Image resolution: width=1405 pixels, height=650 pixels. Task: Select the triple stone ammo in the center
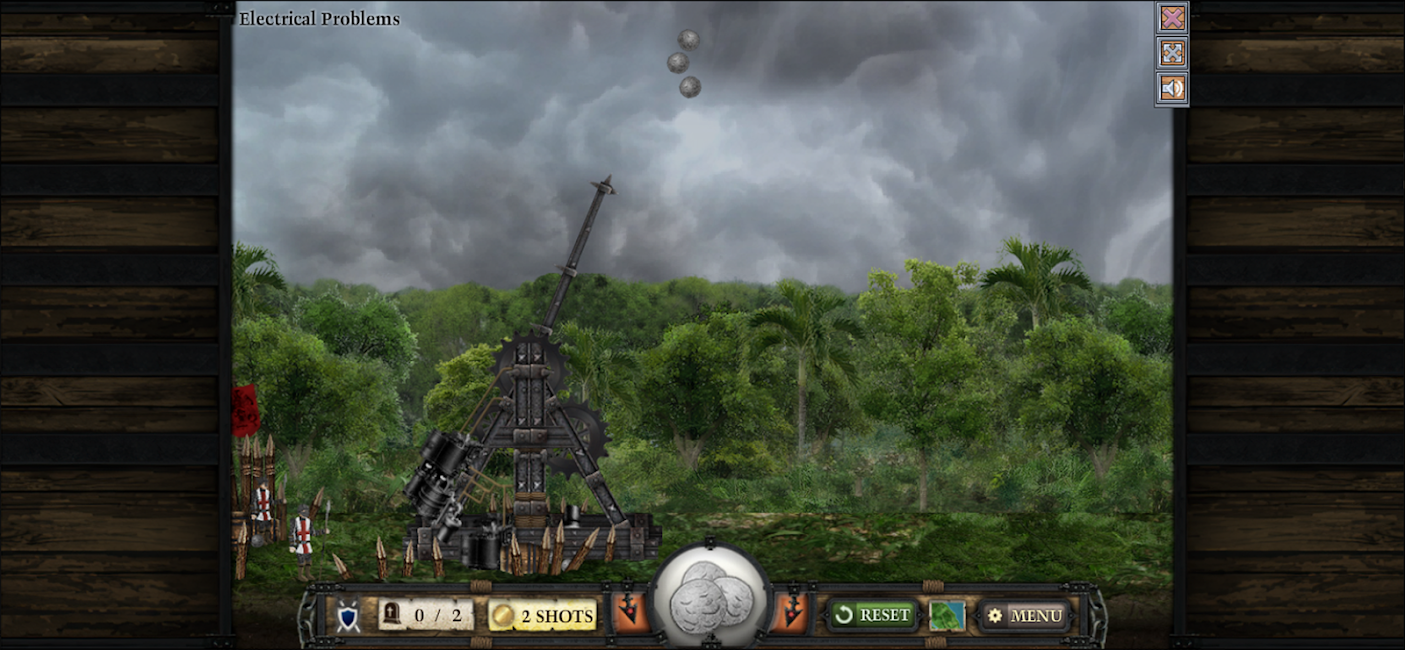pos(710,599)
